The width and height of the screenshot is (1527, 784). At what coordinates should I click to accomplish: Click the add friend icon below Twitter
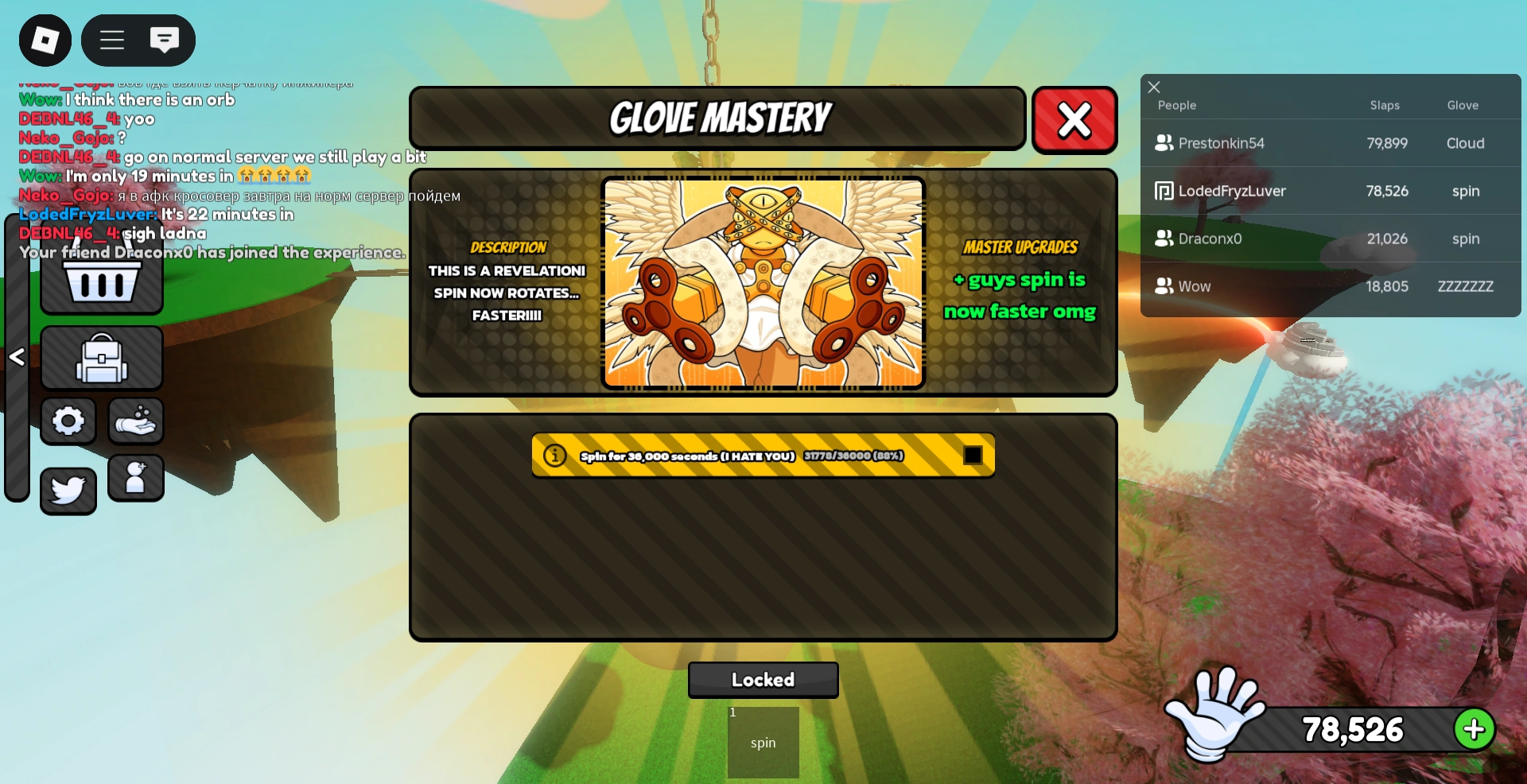[x=135, y=478]
